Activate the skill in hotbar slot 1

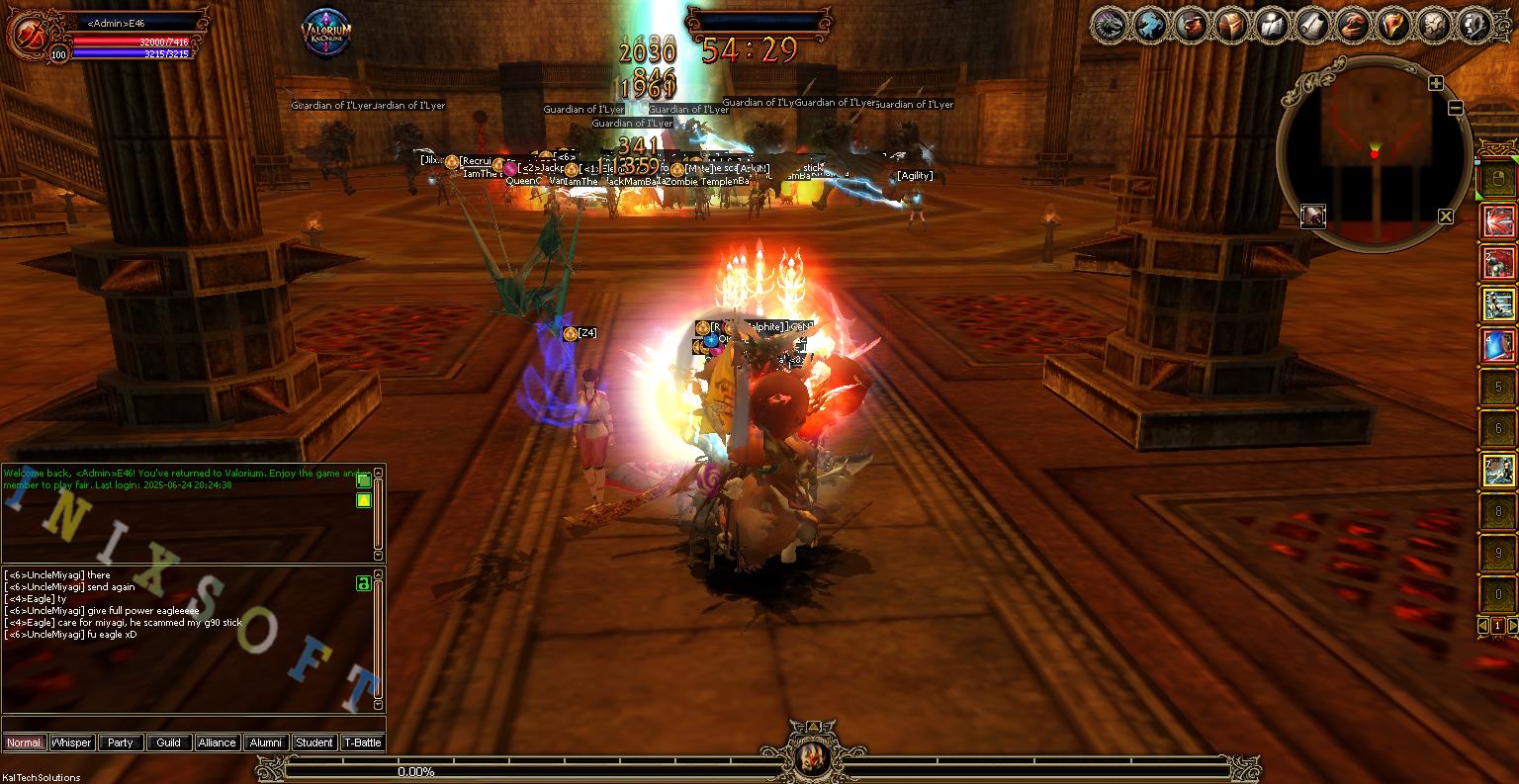(x=1496, y=219)
